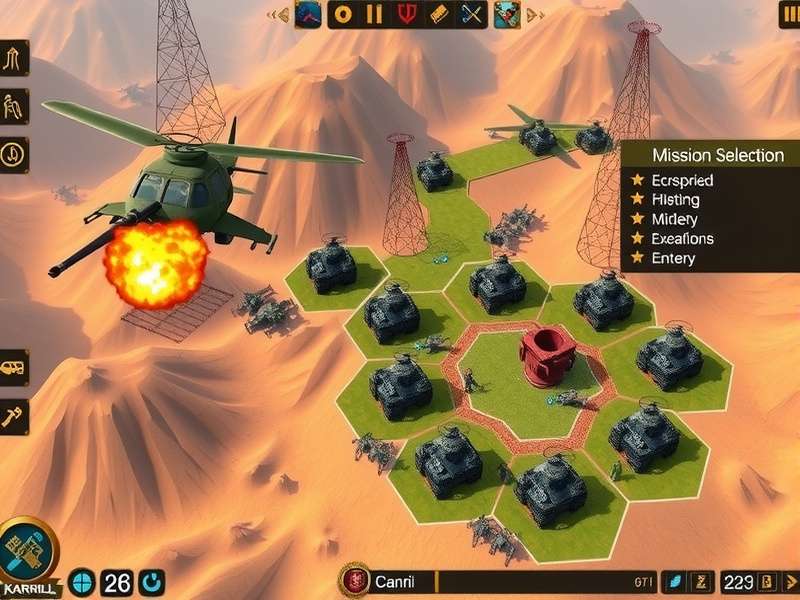Viewport: 800px width, 600px height.
Task: Open the vehicle icon on left sidebar
Action: tap(14, 368)
